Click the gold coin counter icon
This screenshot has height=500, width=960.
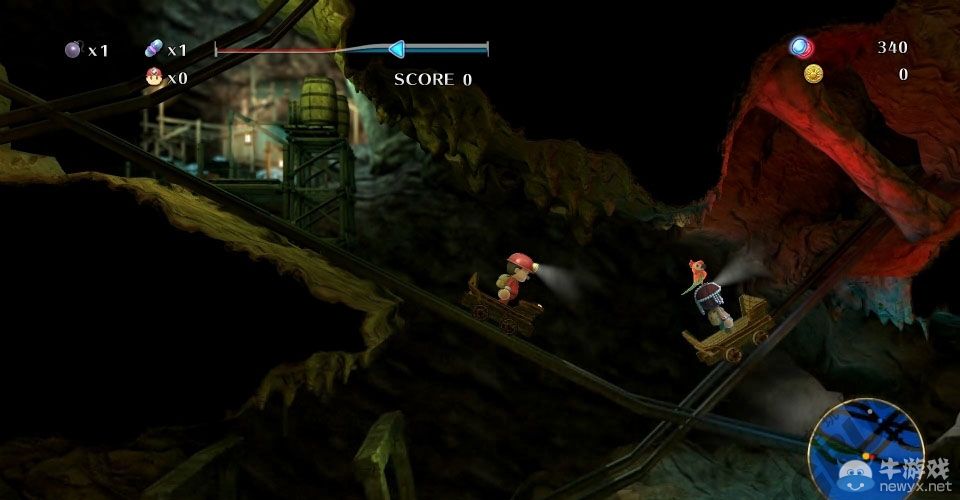pyautogui.click(x=813, y=73)
